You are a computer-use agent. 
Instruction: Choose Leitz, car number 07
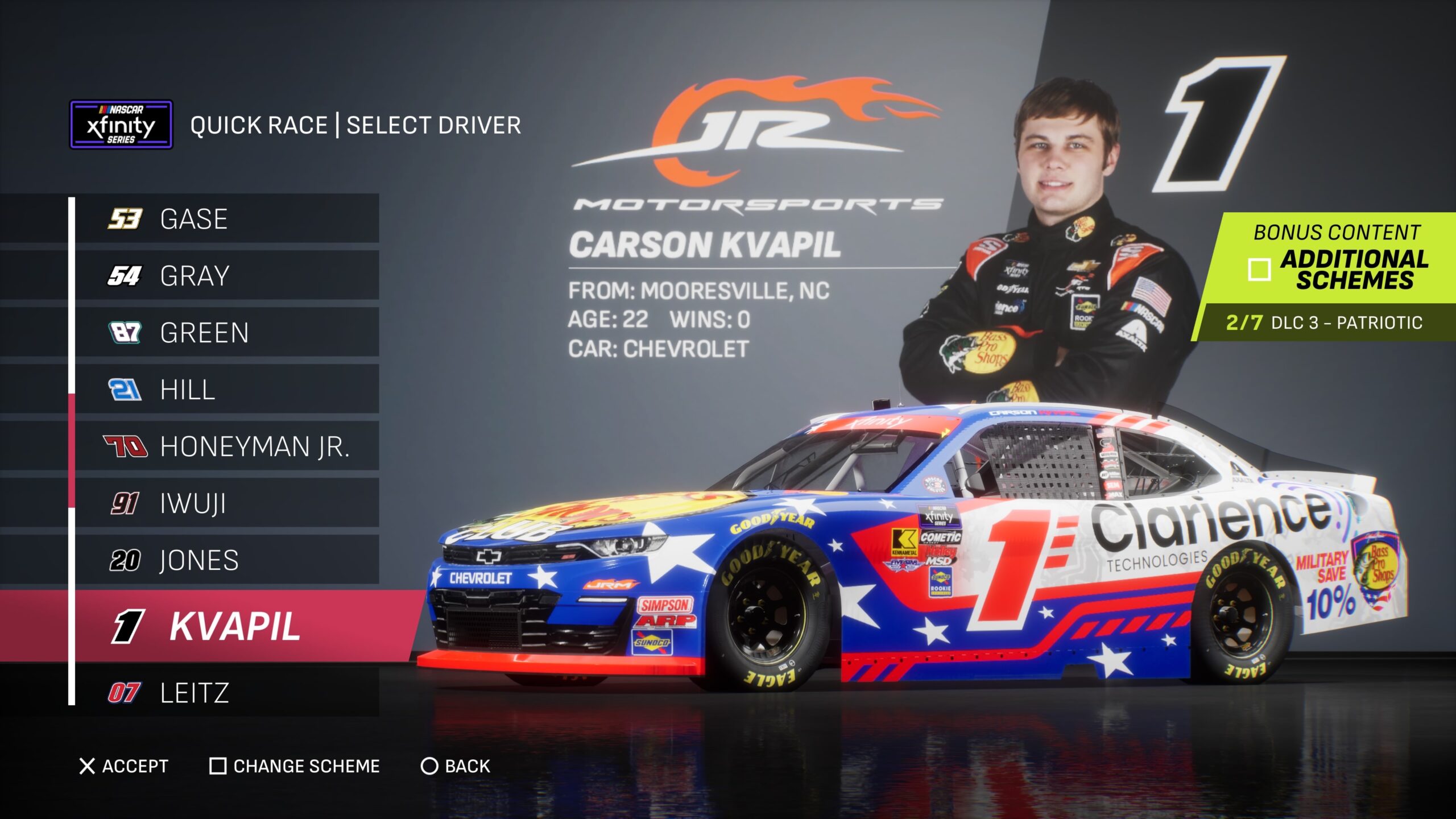pos(226,692)
